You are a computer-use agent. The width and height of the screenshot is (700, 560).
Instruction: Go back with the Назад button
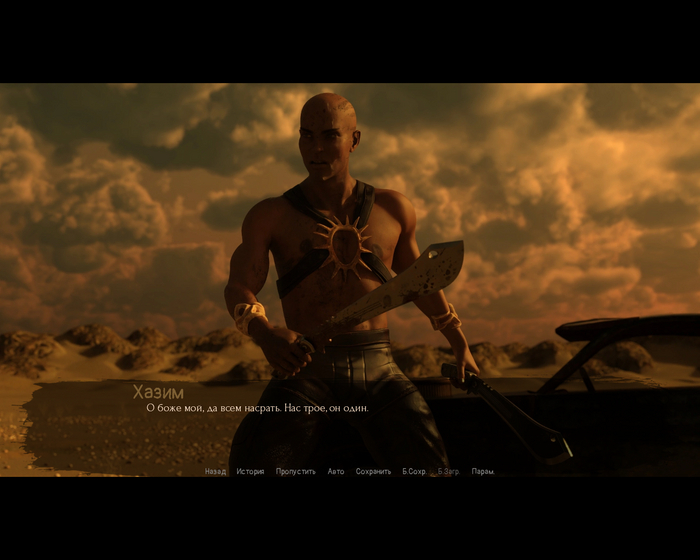coord(215,471)
